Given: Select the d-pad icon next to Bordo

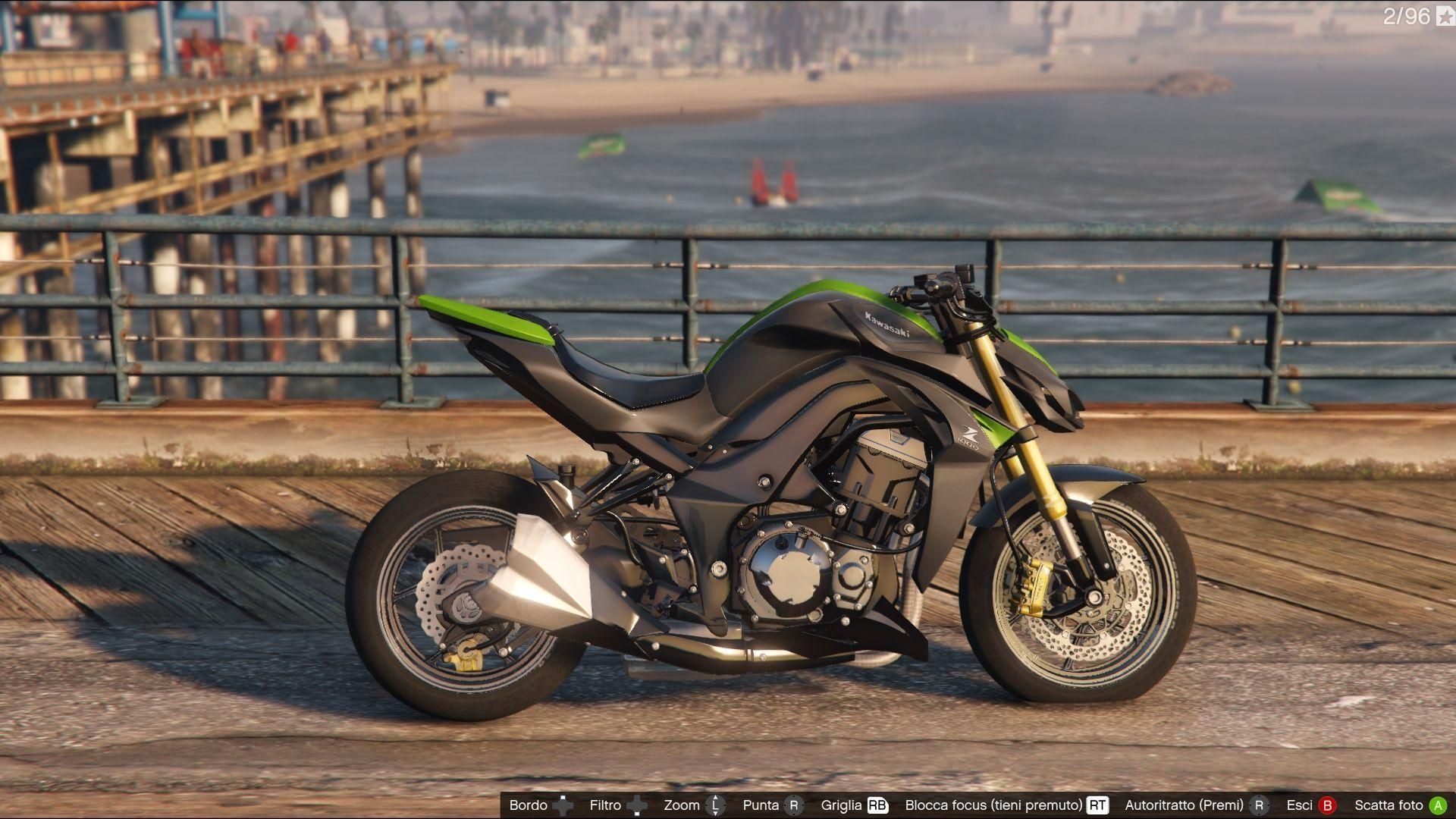Looking at the screenshot, I should coord(564,805).
